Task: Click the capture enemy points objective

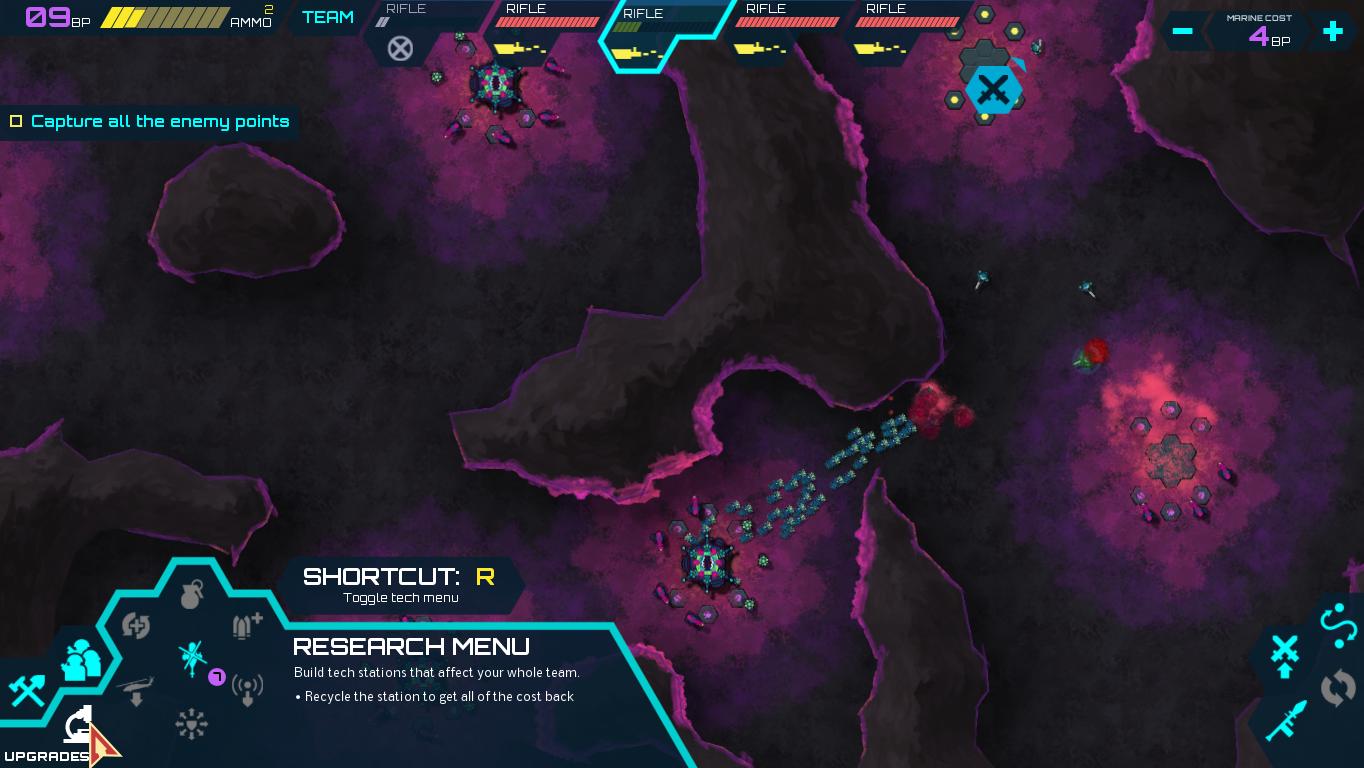Action: (150, 121)
